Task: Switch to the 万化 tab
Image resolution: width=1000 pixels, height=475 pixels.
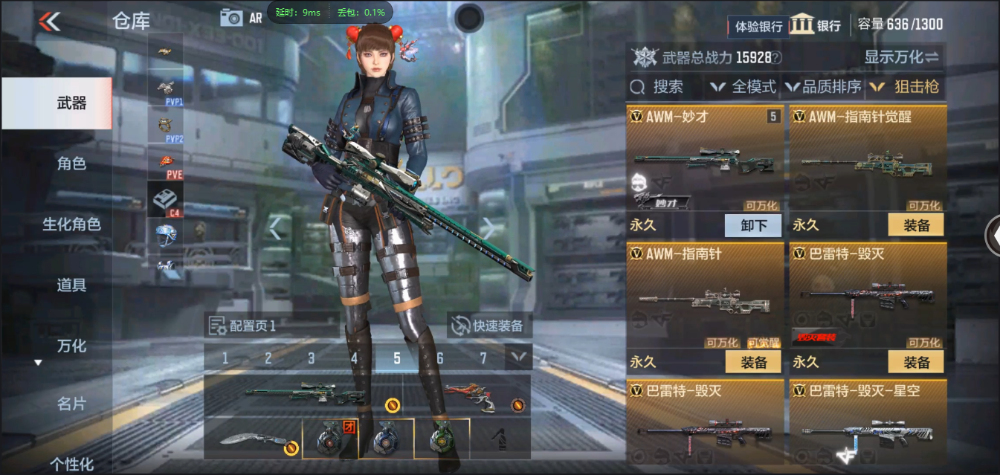Action: point(71,346)
